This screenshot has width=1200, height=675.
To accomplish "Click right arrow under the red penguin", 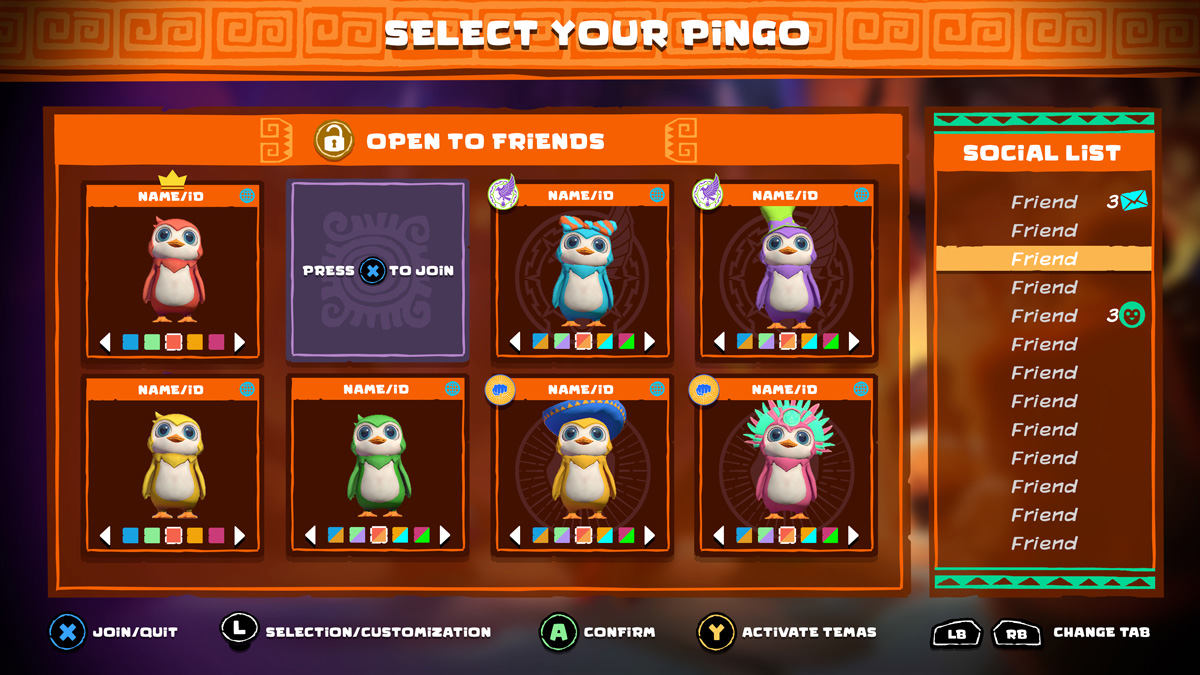I will click(240, 342).
